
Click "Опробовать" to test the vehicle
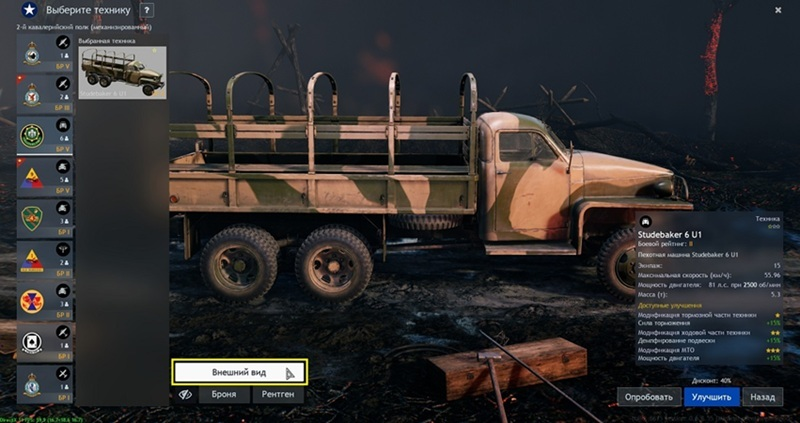pos(649,397)
